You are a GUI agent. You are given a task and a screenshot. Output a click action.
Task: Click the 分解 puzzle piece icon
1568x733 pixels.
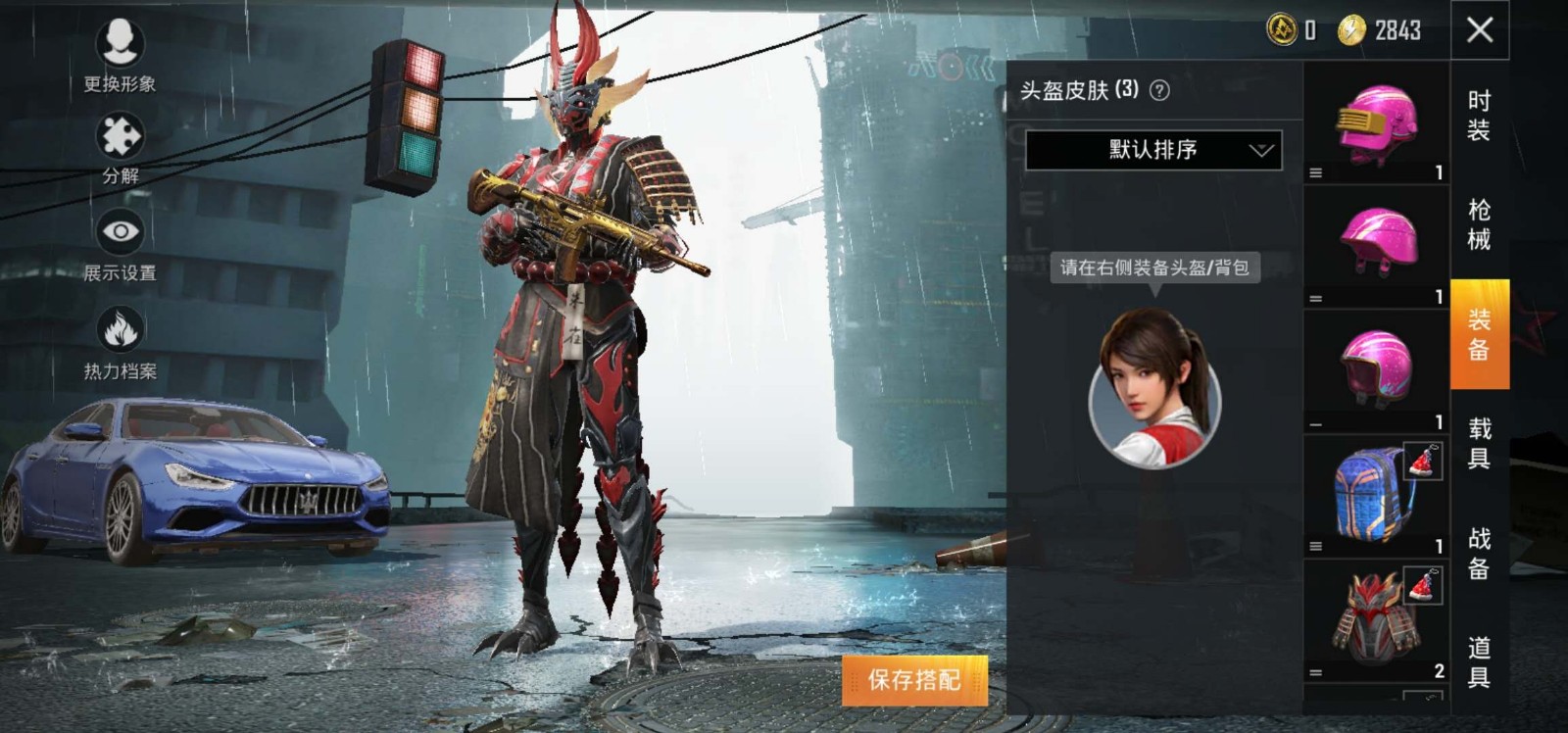[x=120, y=137]
